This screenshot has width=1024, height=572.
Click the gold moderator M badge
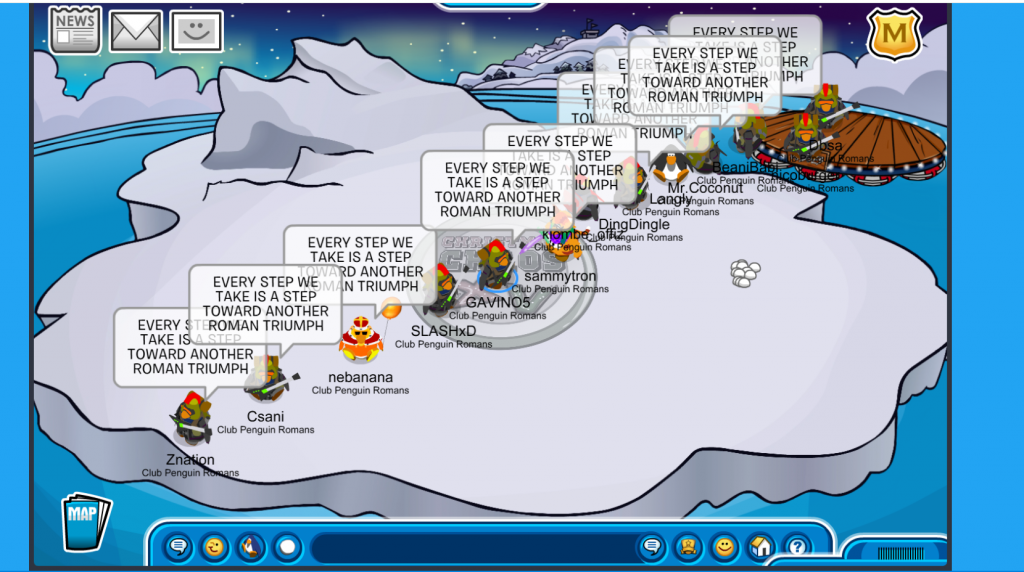894,35
